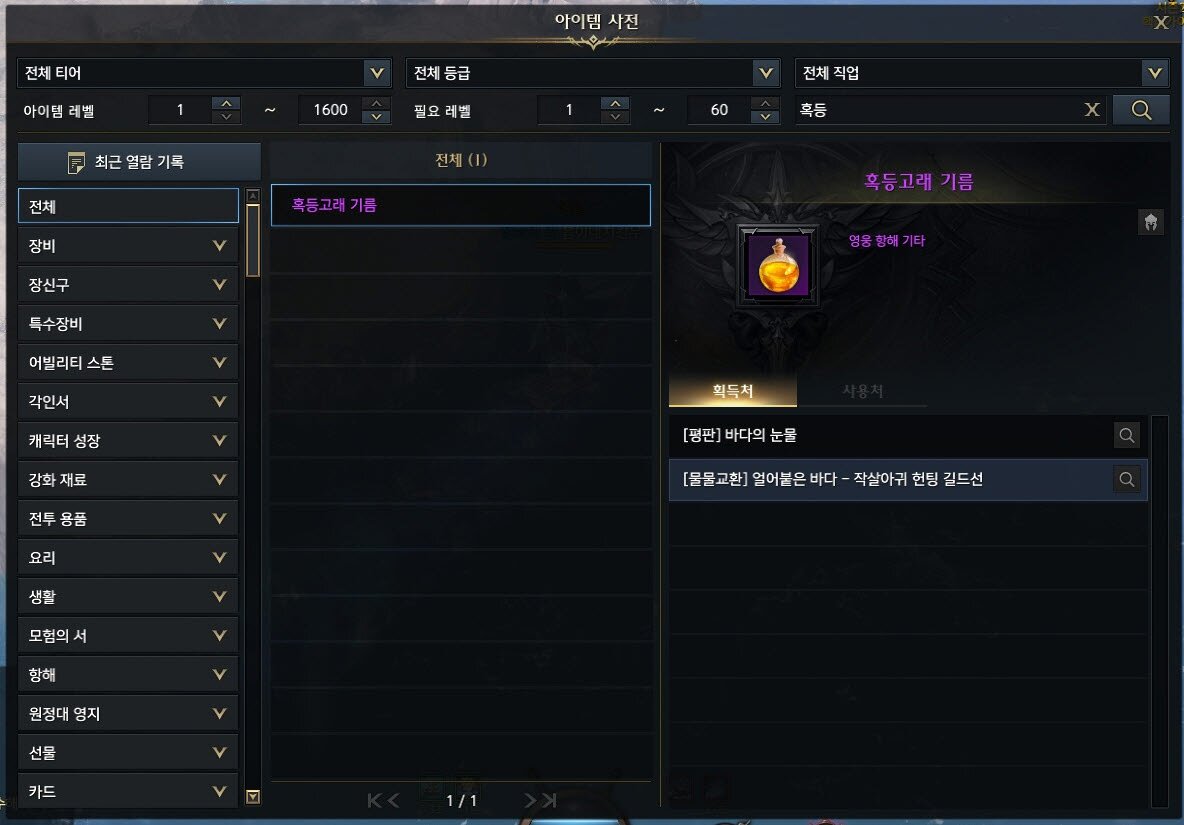1184x825 pixels.
Task: Open 최근 열람 기록 history
Action: 139,161
